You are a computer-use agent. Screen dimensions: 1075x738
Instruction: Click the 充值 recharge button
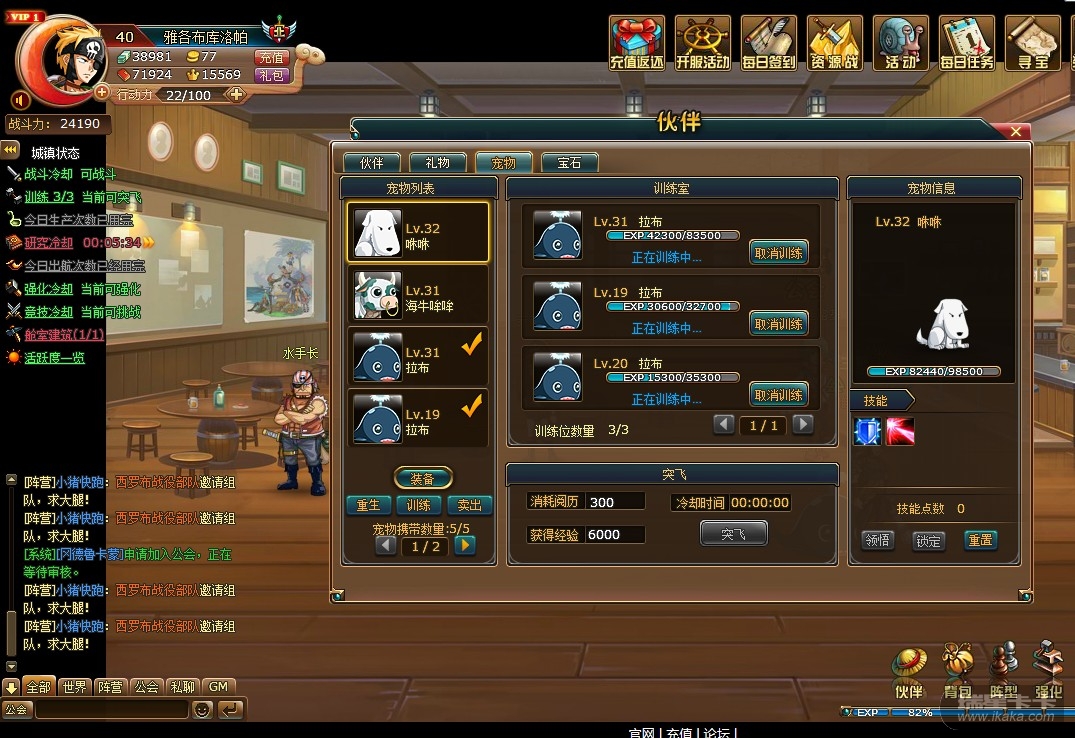tap(271, 58)
